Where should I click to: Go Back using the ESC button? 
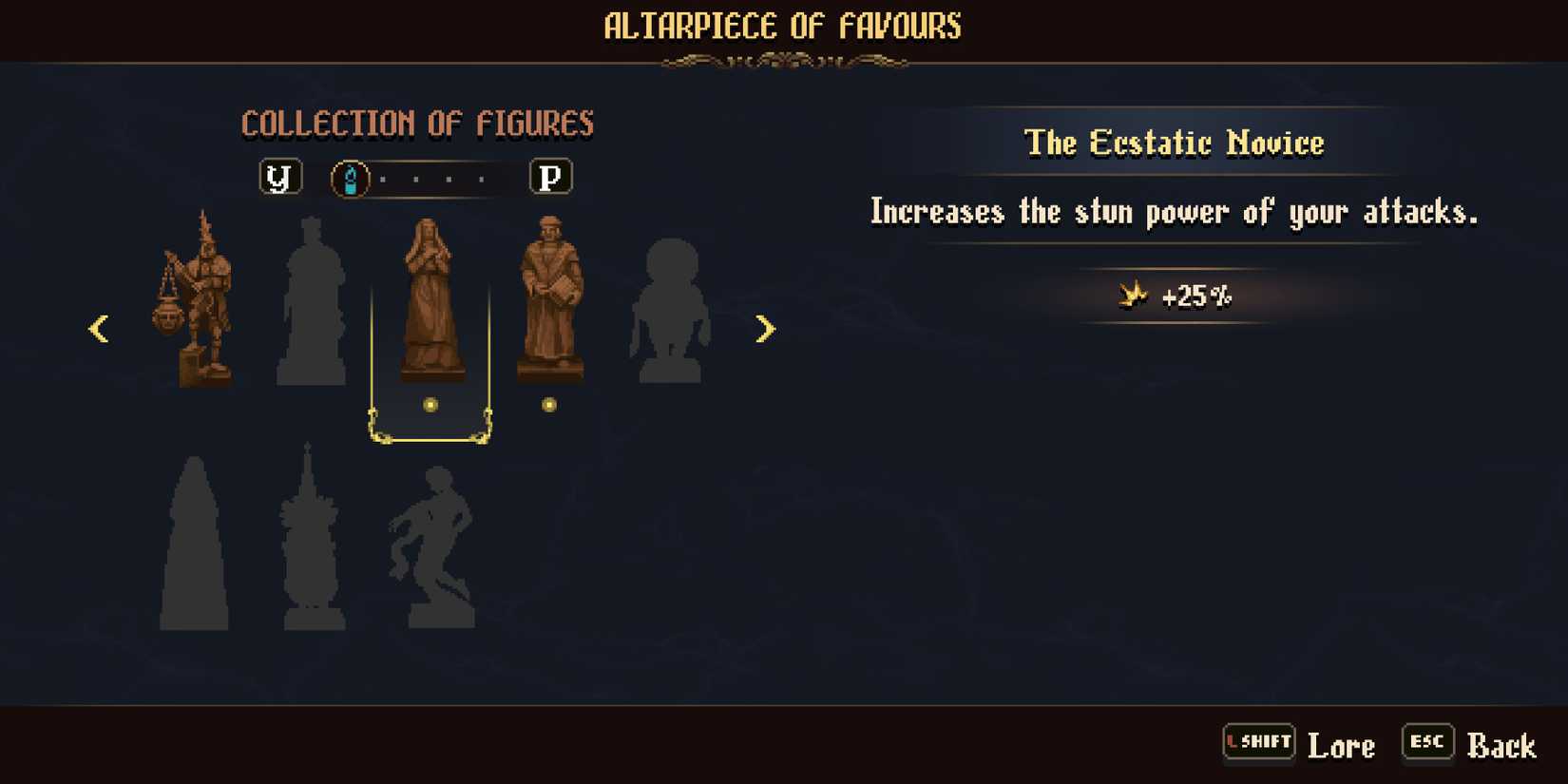coord(1427,742)
